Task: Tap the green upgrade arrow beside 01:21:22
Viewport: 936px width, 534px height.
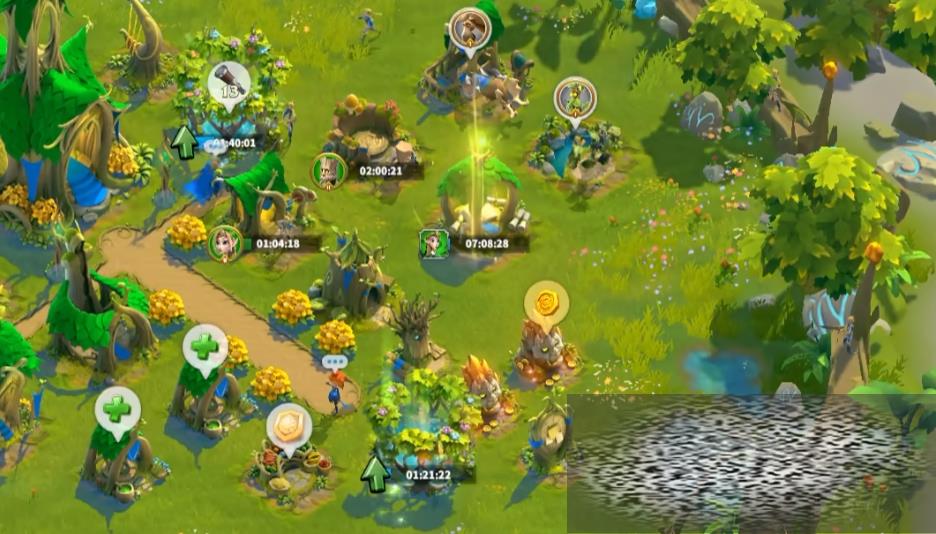Action: (375, 473)
